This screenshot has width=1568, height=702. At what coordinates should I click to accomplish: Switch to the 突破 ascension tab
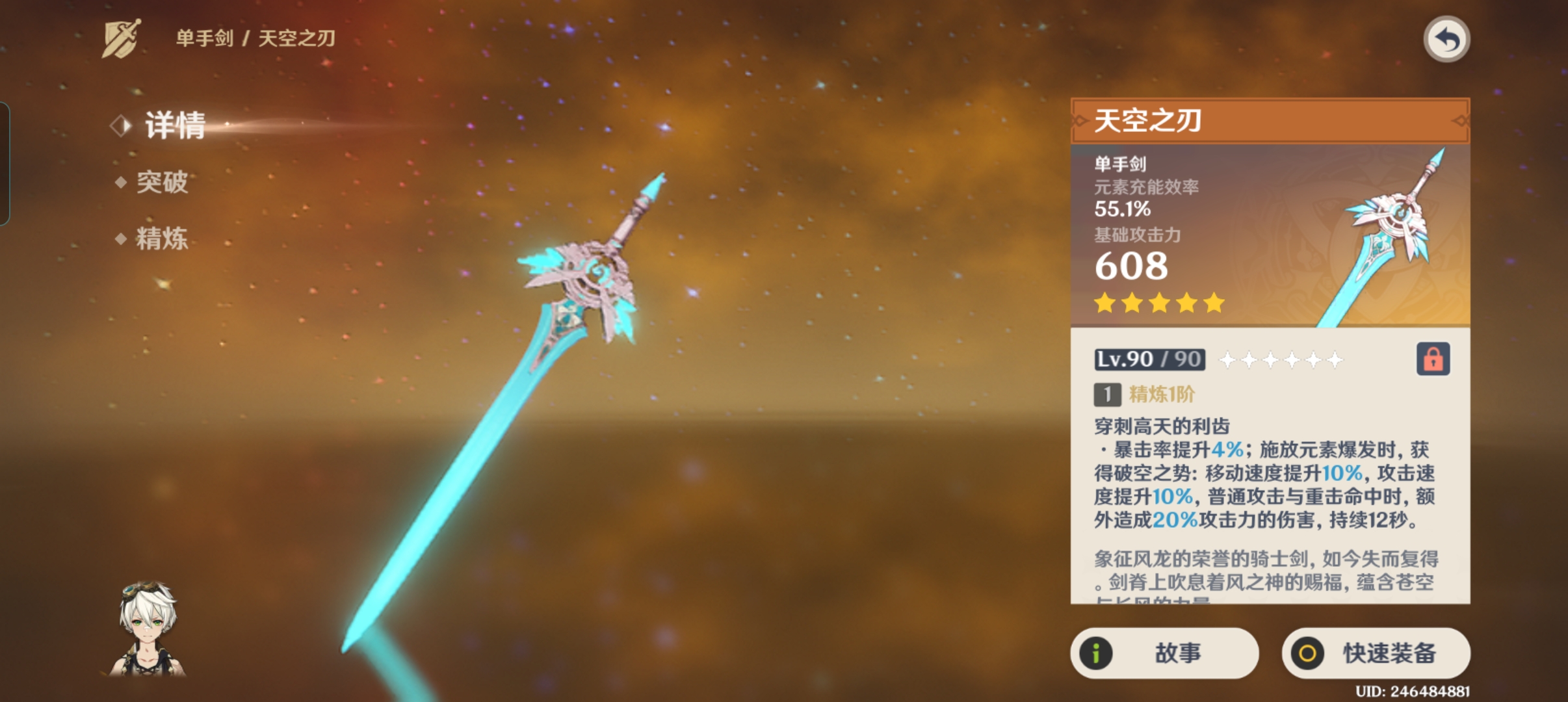(161, 182)
